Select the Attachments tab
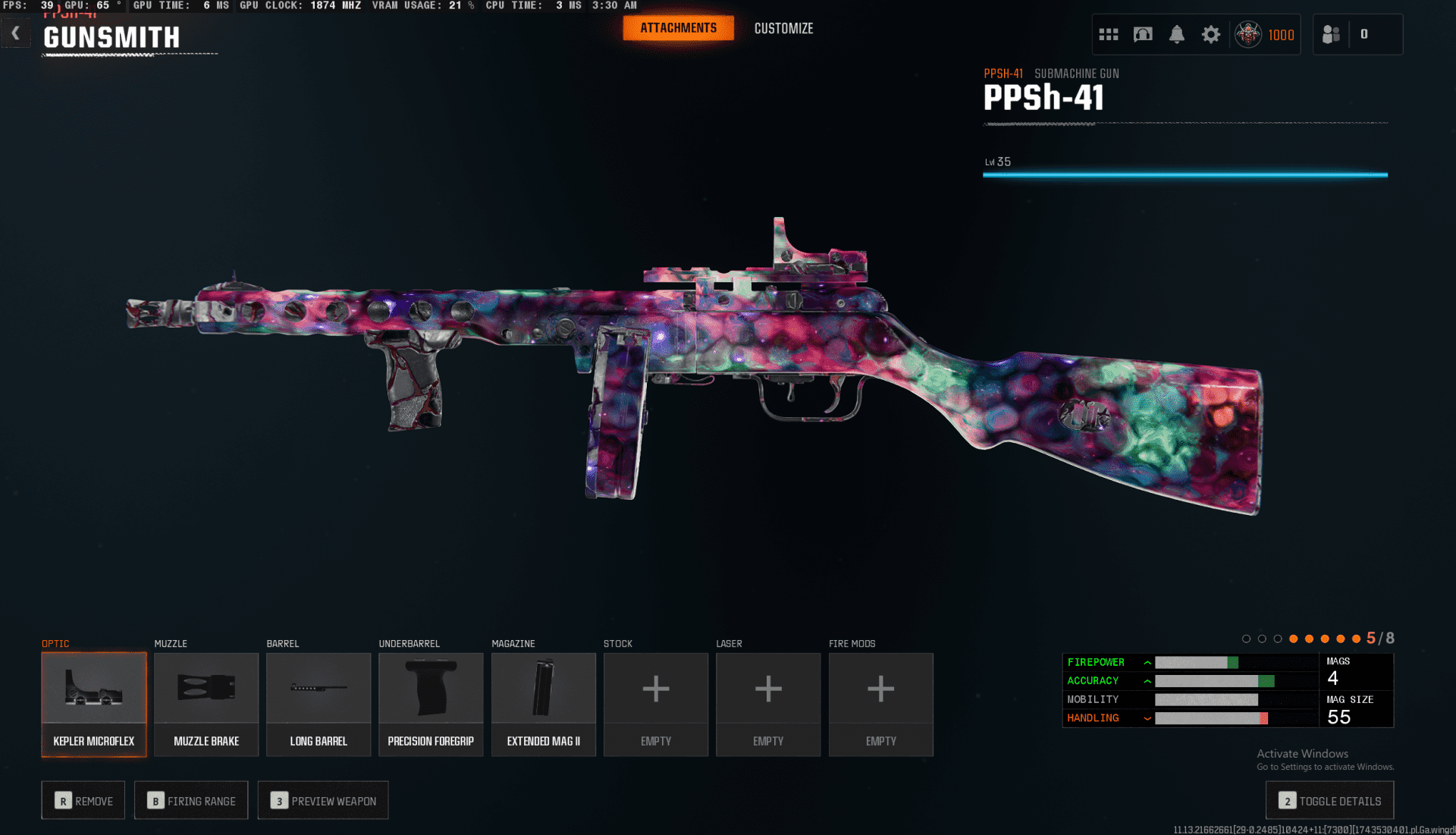 [x=678, y=28]
